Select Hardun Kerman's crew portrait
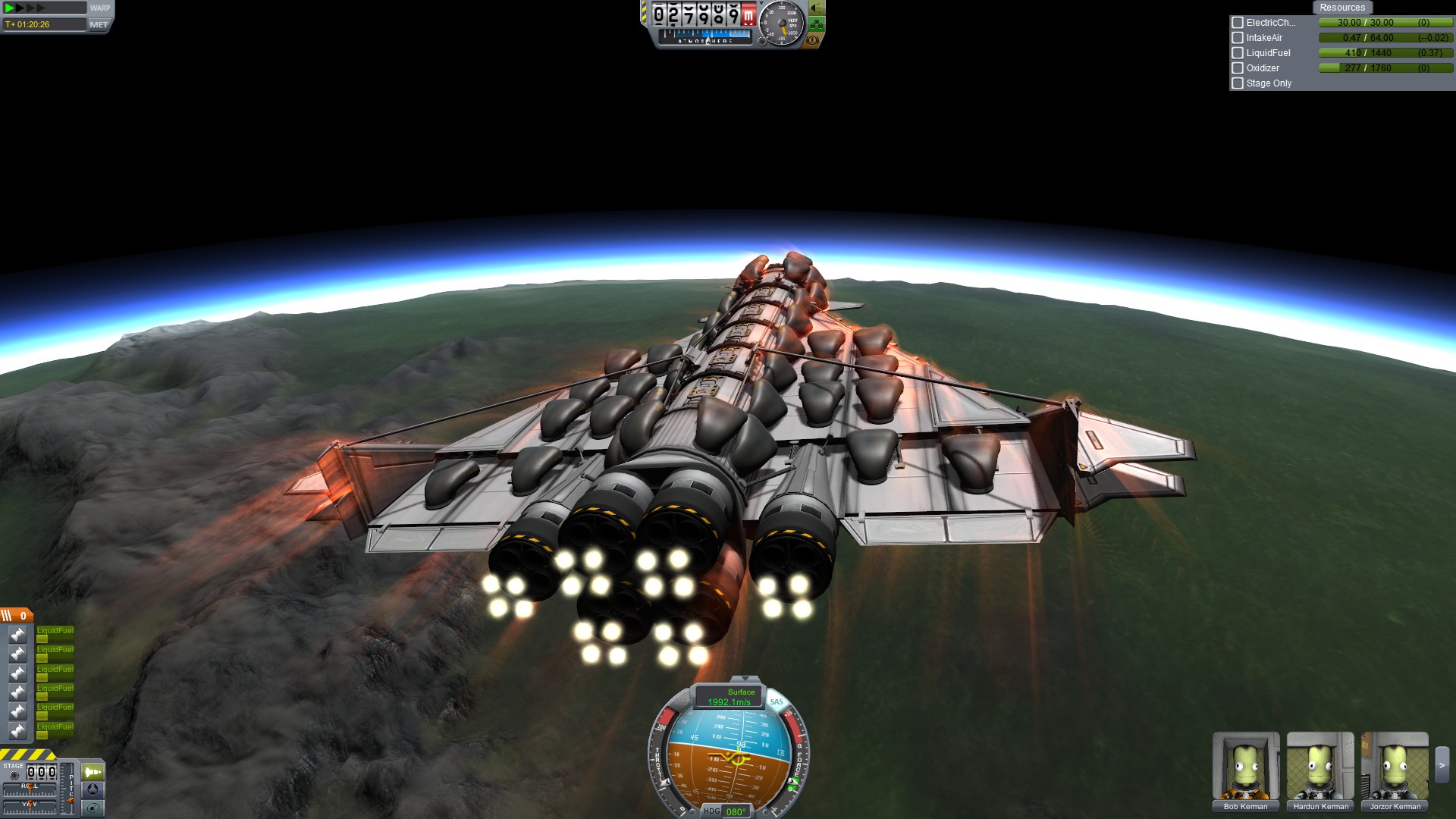 (x=1319, y=766)
